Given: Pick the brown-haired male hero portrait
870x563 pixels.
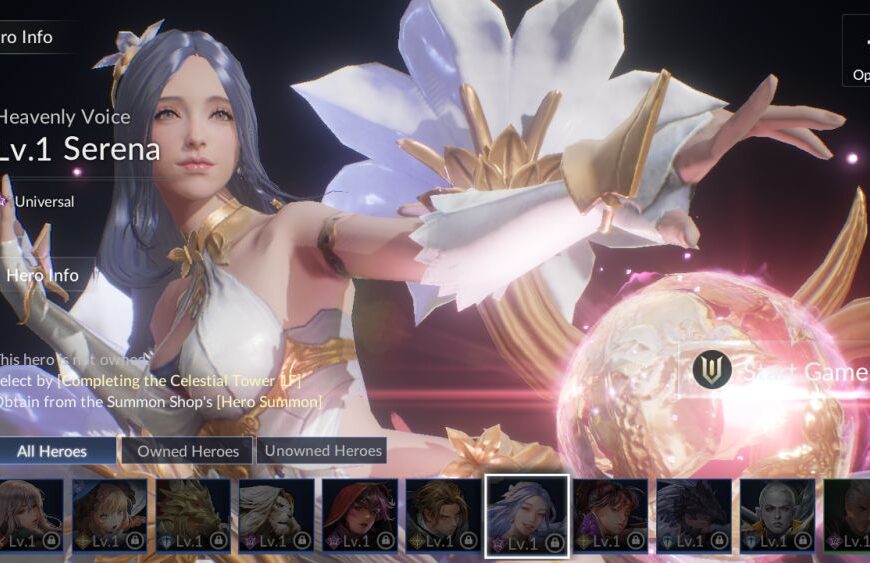Looking at the screenshot, I should coord(443,515).
